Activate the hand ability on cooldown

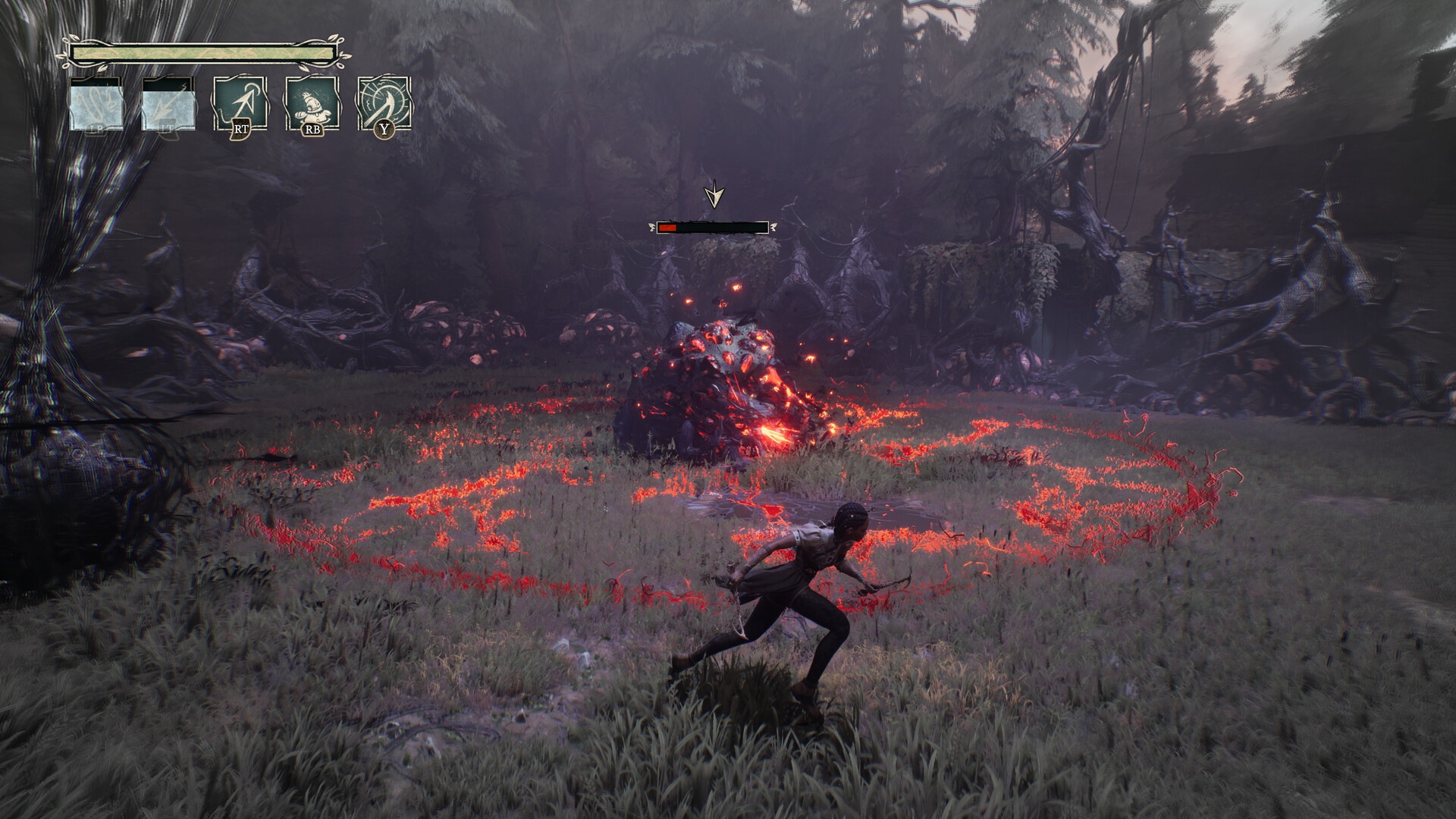click(x=96, y=104)
